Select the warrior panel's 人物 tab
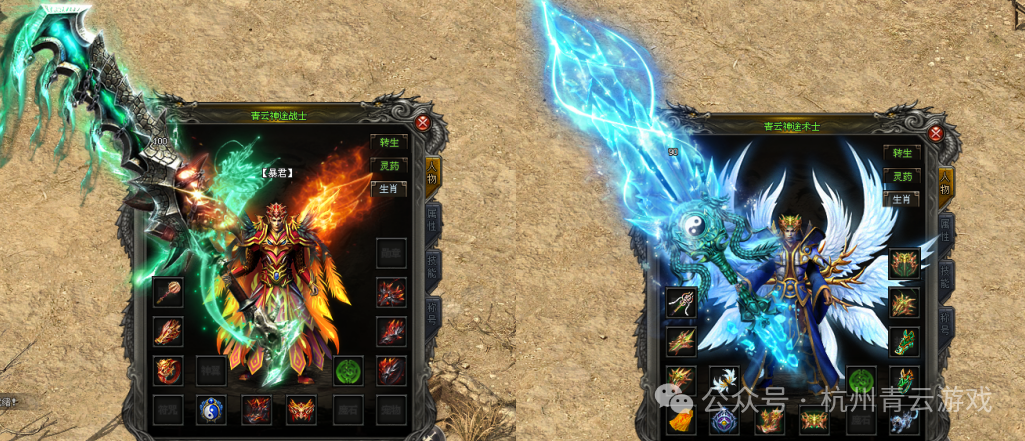This screenshot has width=1025, height=441. 434,178
